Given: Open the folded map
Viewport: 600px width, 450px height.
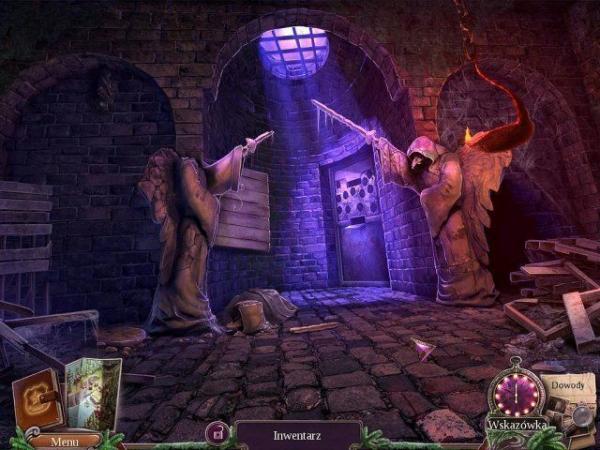Looking at the screenshot, I should [x=94, y=394].
